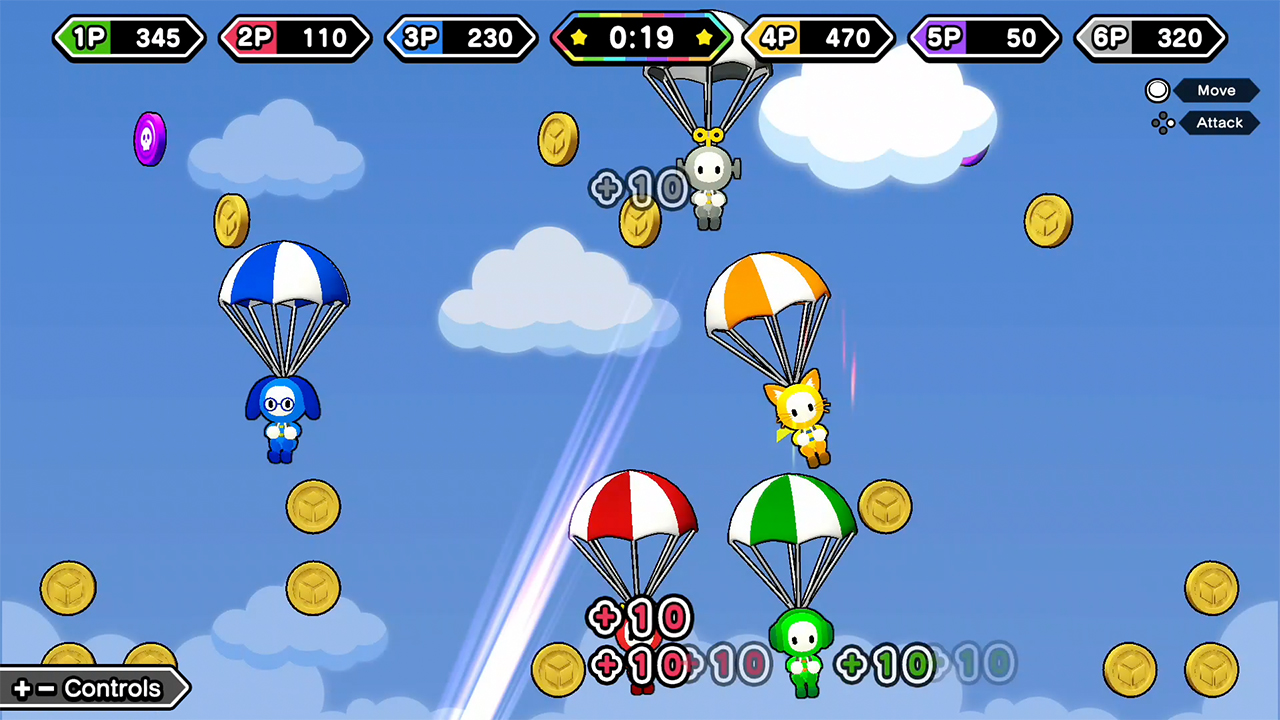
Task: Click the 1P score badge showing 345
Action: point(129,38)
